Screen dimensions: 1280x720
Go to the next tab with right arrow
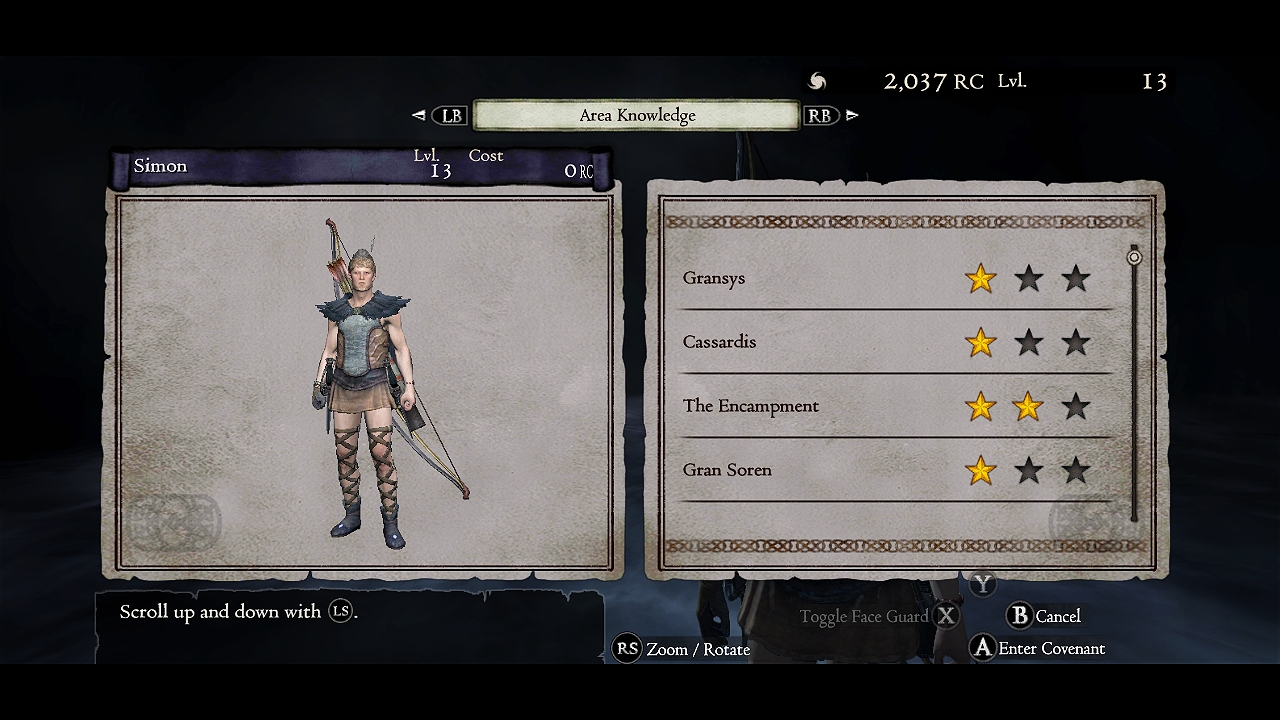852,115
